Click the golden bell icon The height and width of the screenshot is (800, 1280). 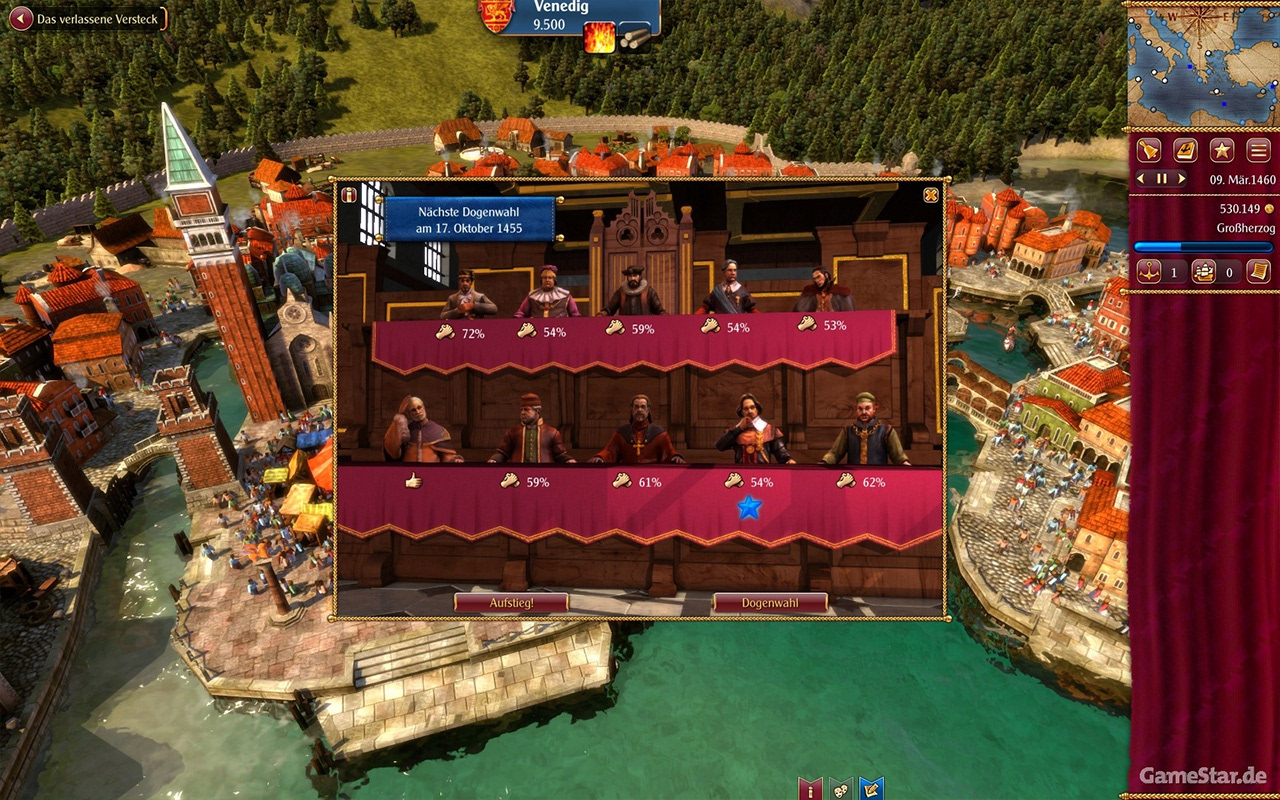[x=1149, y=151]
